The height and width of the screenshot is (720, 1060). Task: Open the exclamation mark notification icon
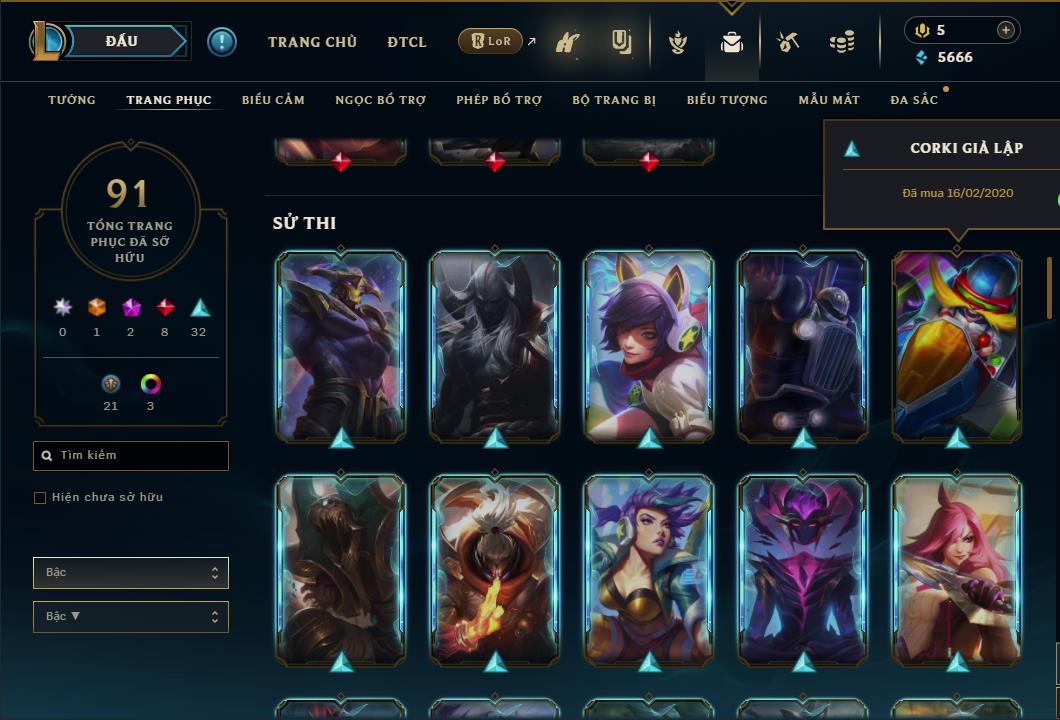[222, 42]
